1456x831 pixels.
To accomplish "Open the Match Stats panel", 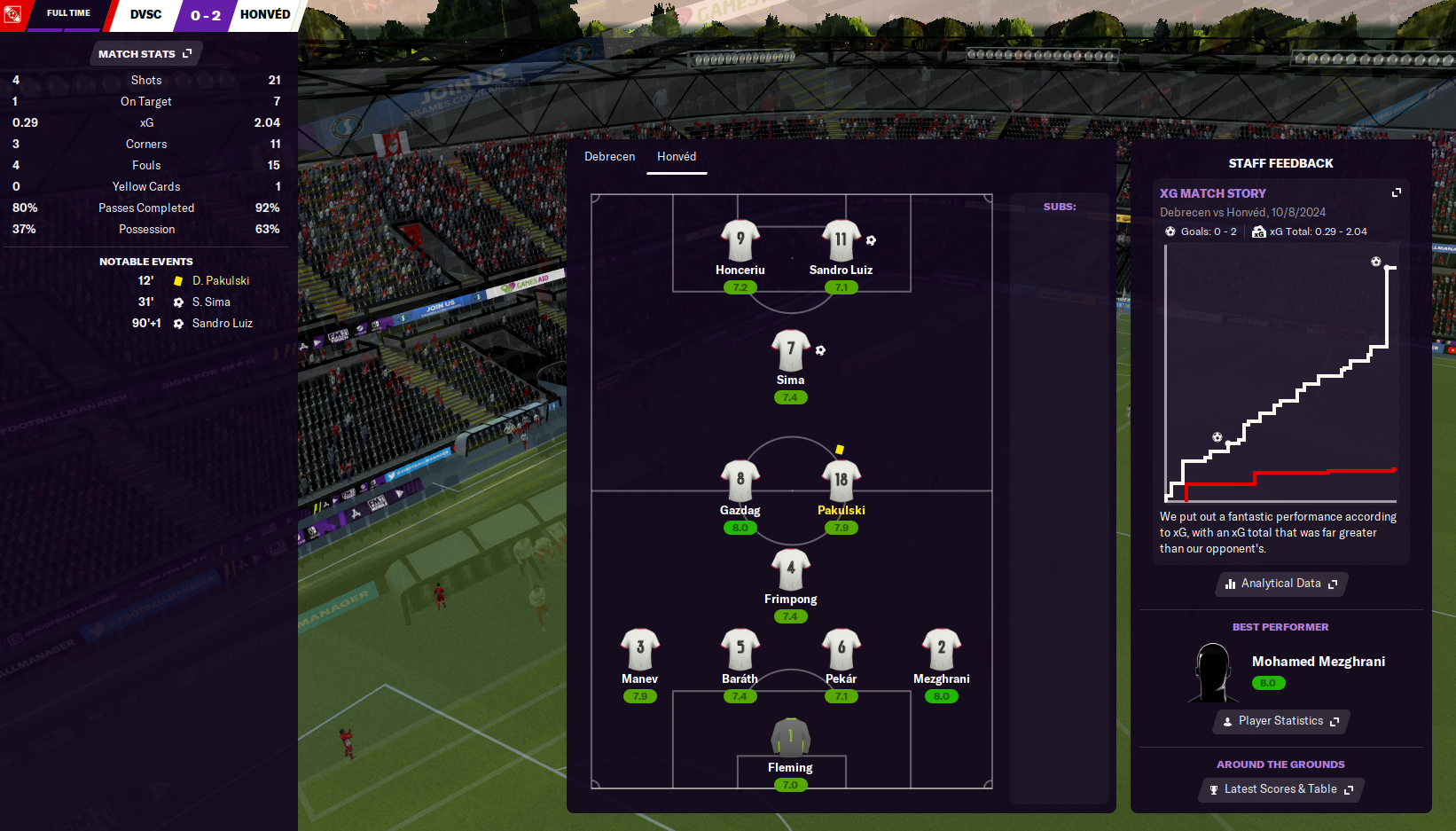I will click(x=145, y=54).
